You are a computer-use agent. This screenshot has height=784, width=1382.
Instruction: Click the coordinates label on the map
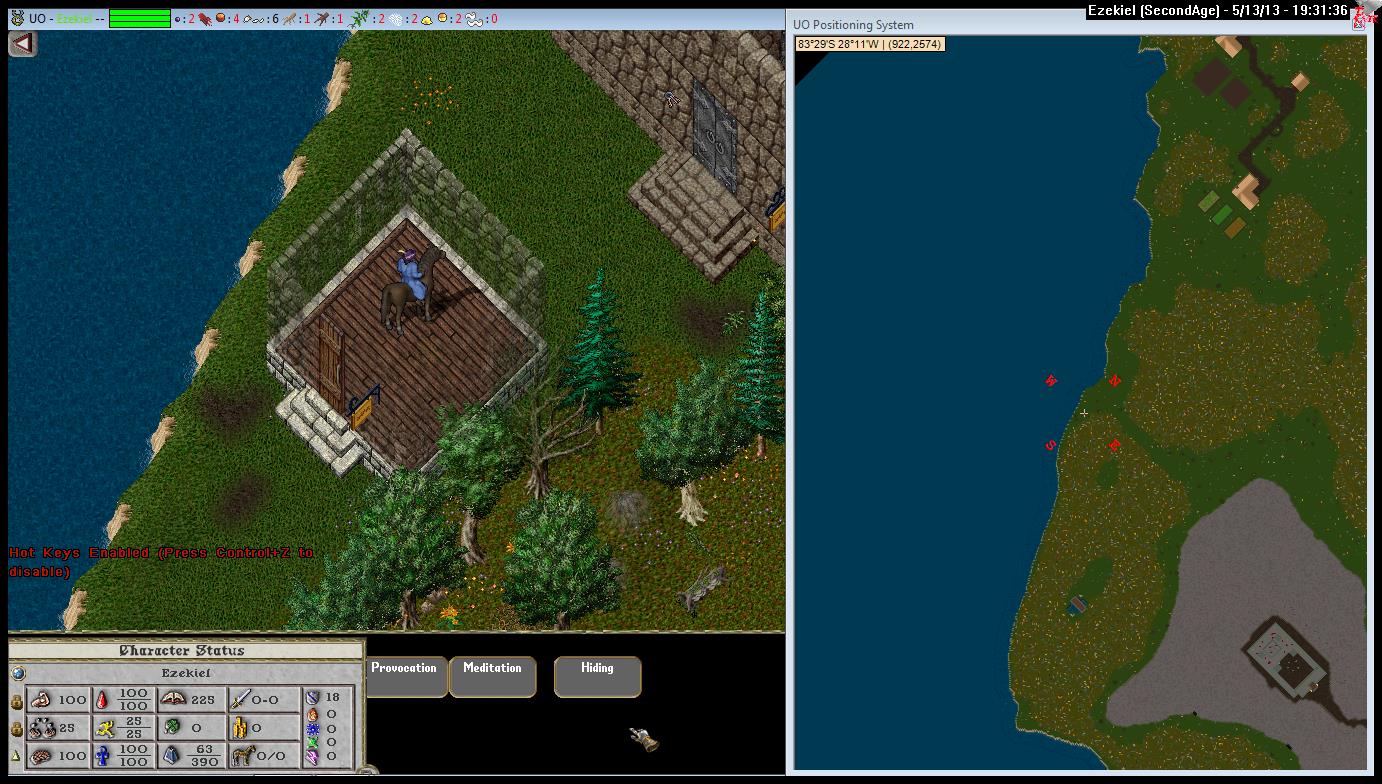coord(870,44)
